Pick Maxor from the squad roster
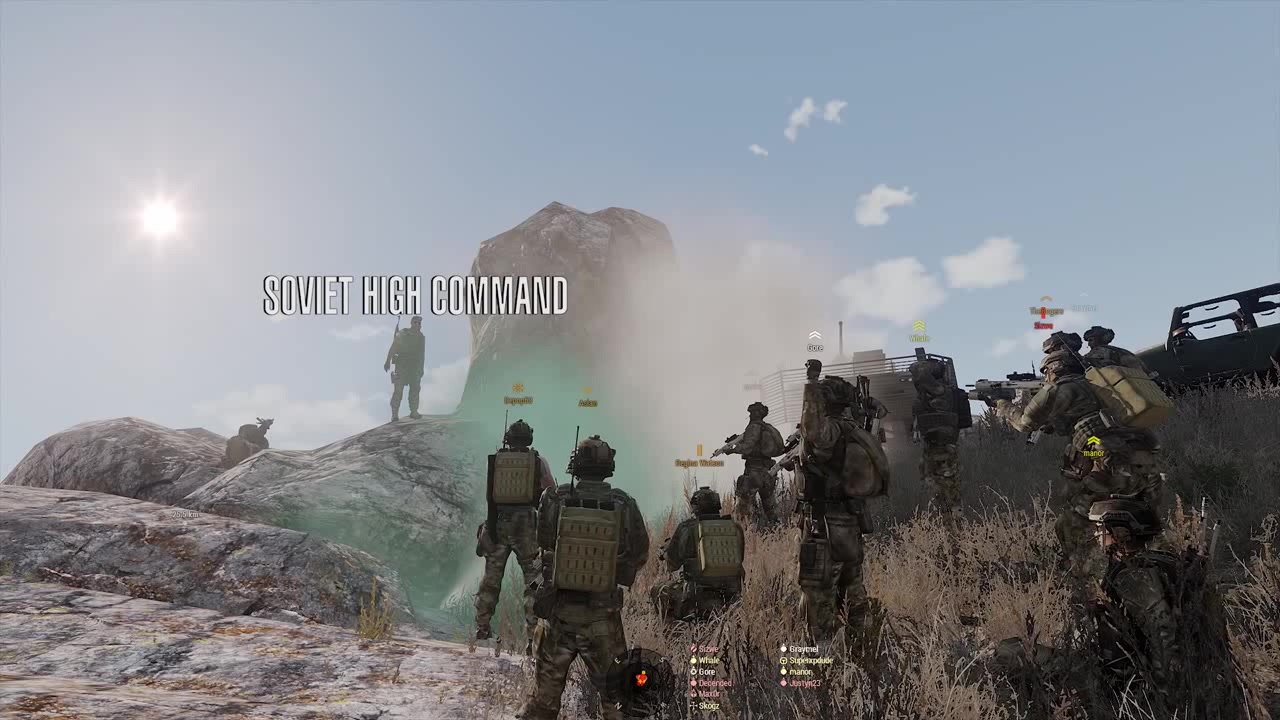The image size is (1280, 720). click(708, 694)
